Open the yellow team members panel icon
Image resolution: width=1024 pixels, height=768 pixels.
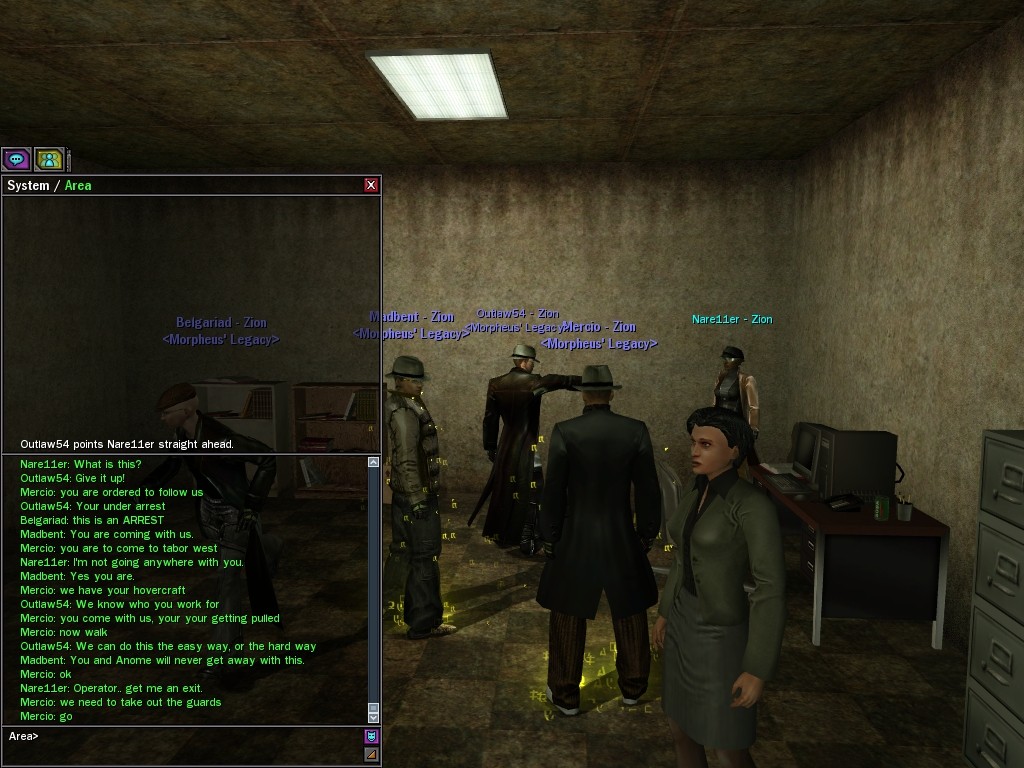pyautogui.click(x=48, y=159)
